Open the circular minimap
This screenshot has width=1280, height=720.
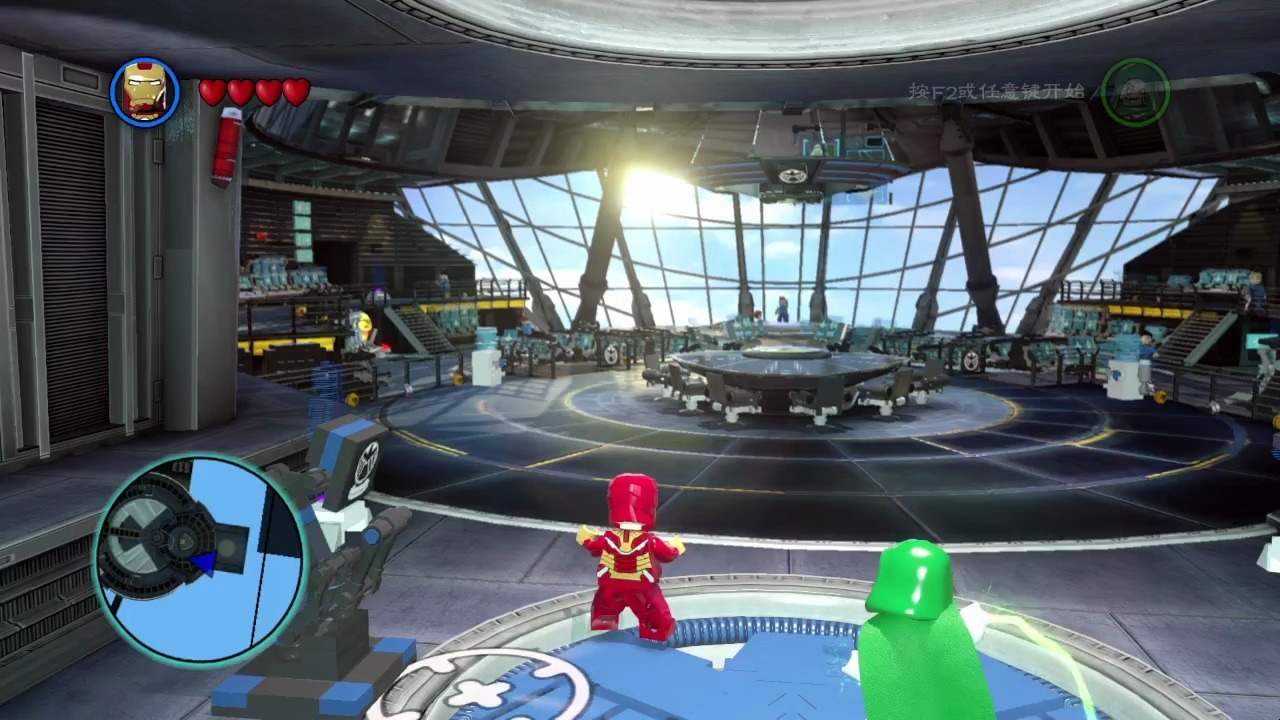[201, 558]
